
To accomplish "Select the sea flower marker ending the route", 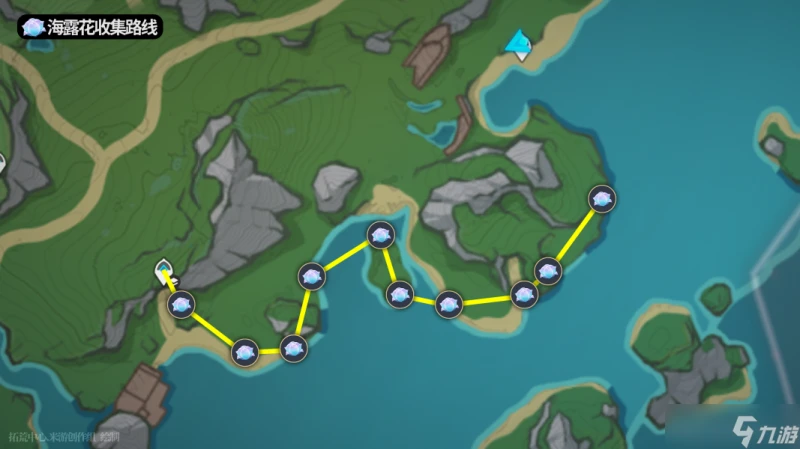I will click(601, 199).
